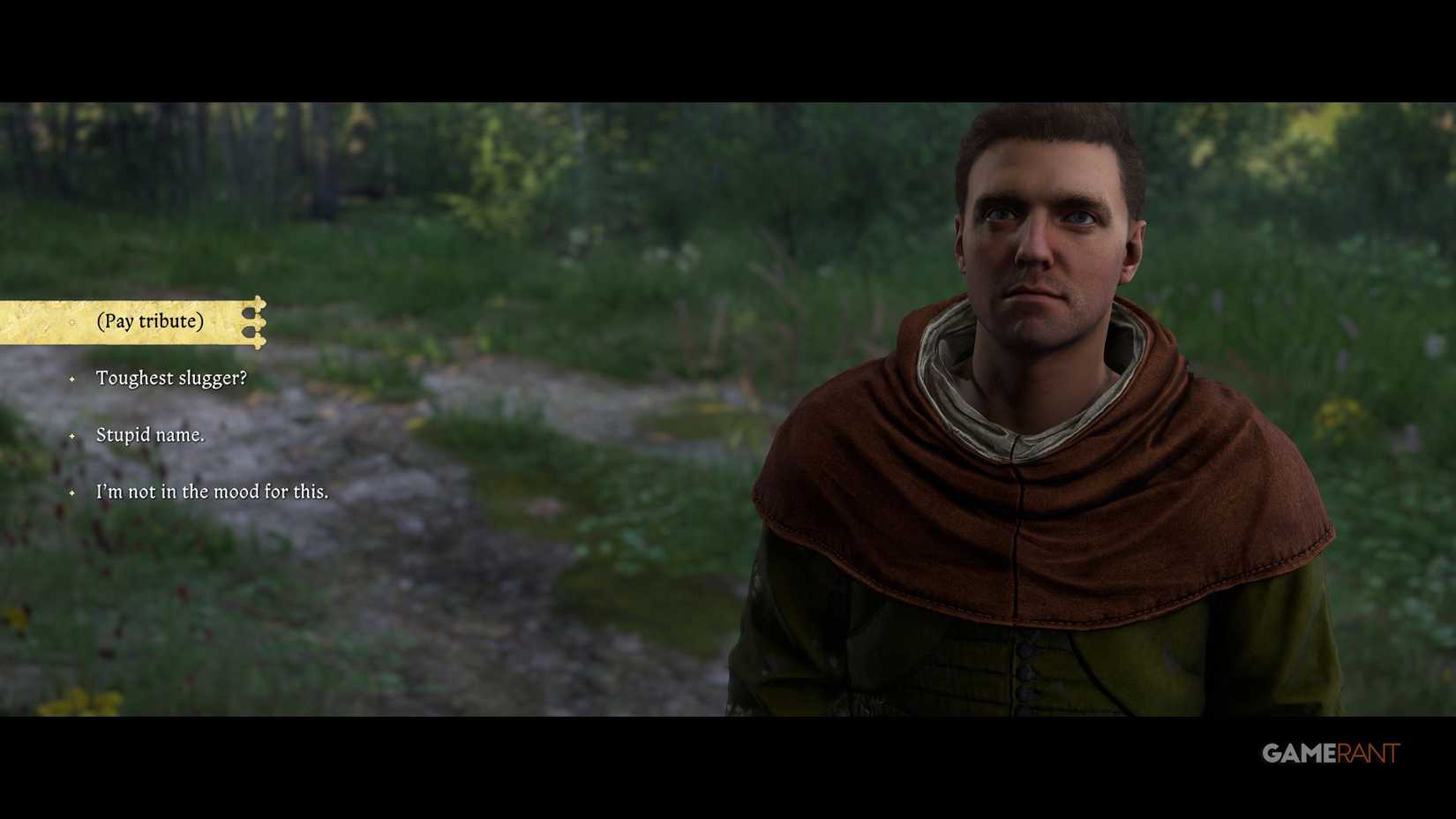
Task: Click the diamond marker beside Toughest slugger?
Action: tap(71, 379)
